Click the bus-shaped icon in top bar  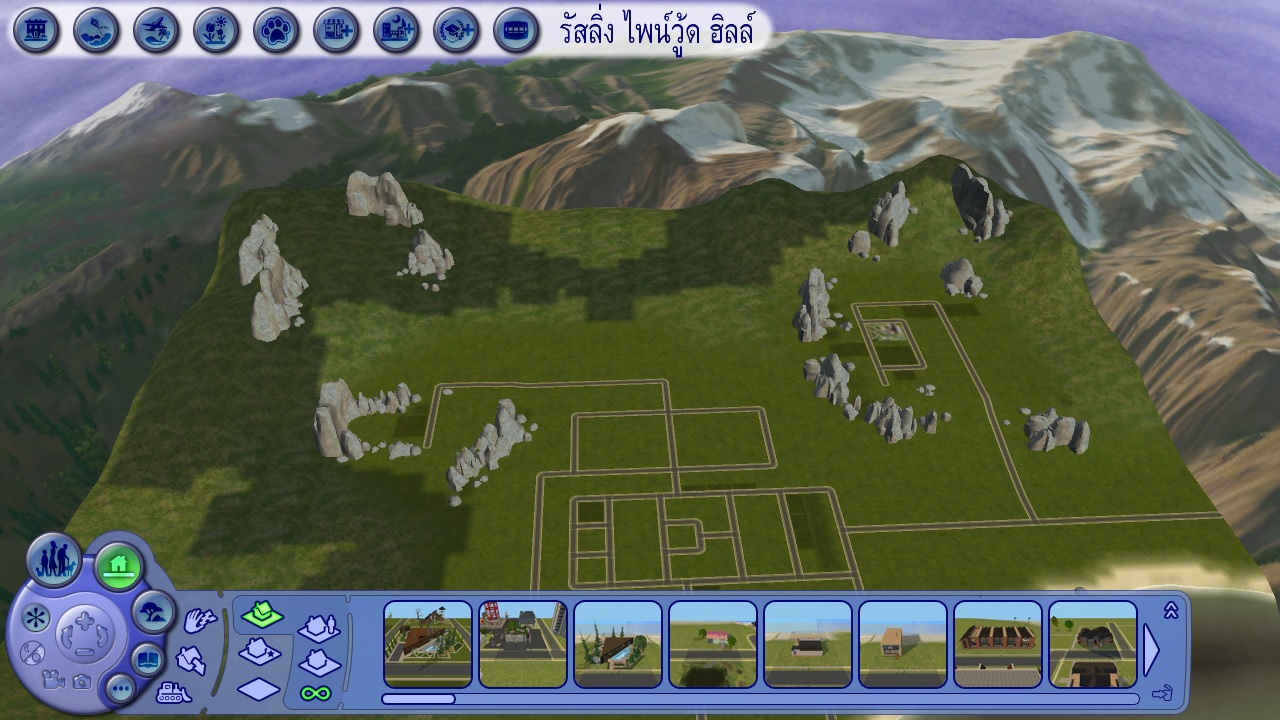tap(516, 30)
